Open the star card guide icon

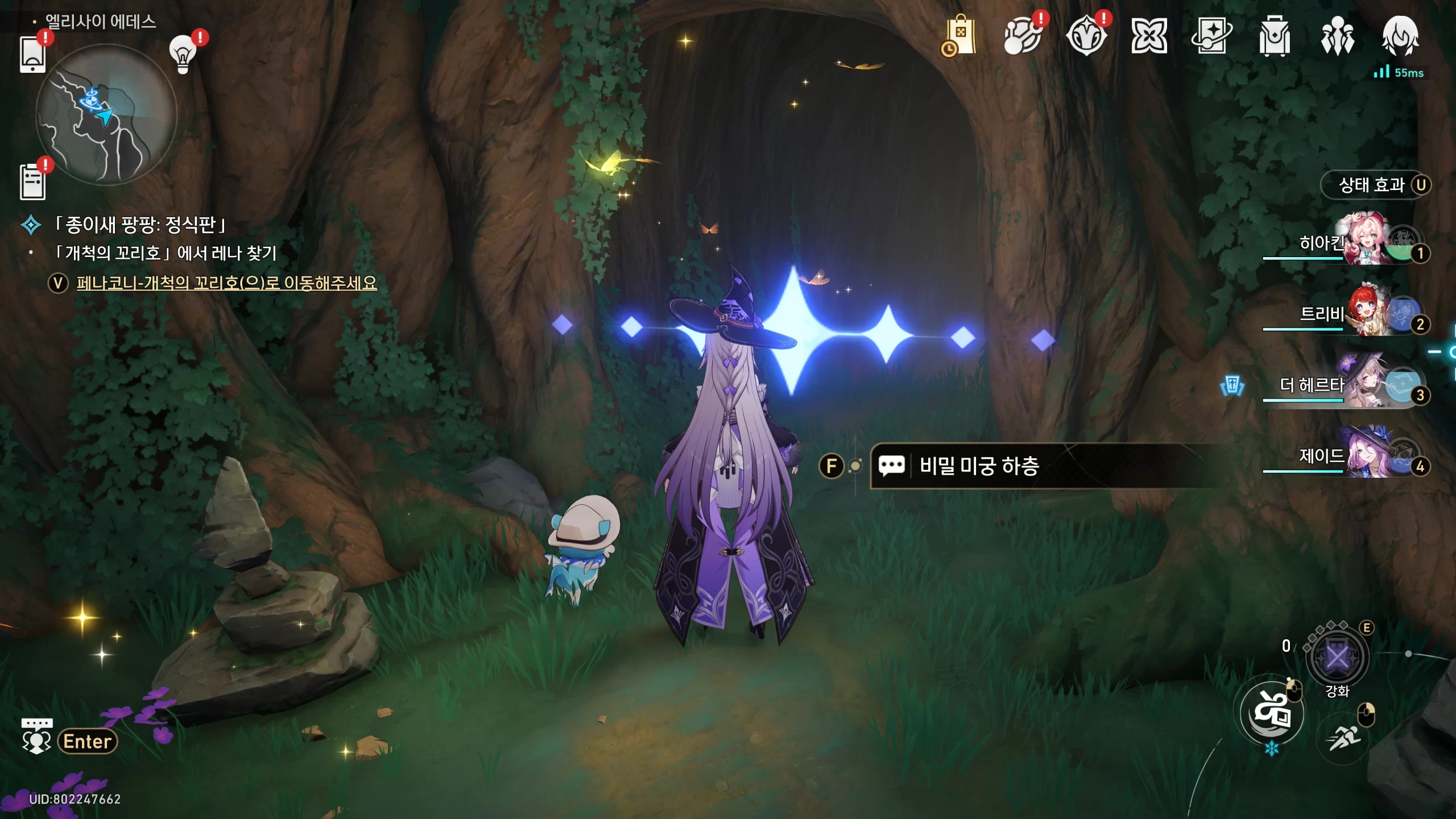(1211, 36)
